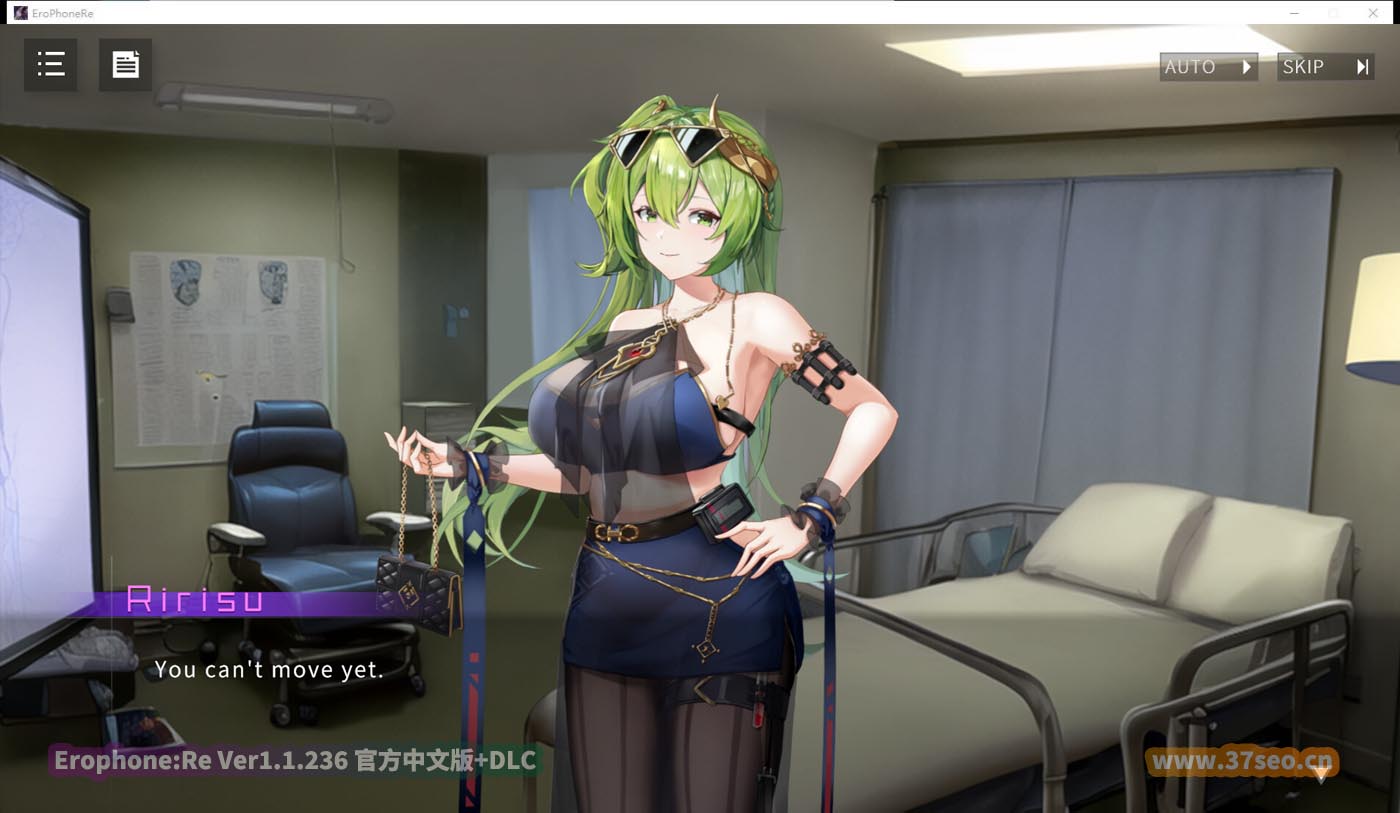
Task: Click the maximize icon in the title bar
Action: click(x=1332, y=13)
